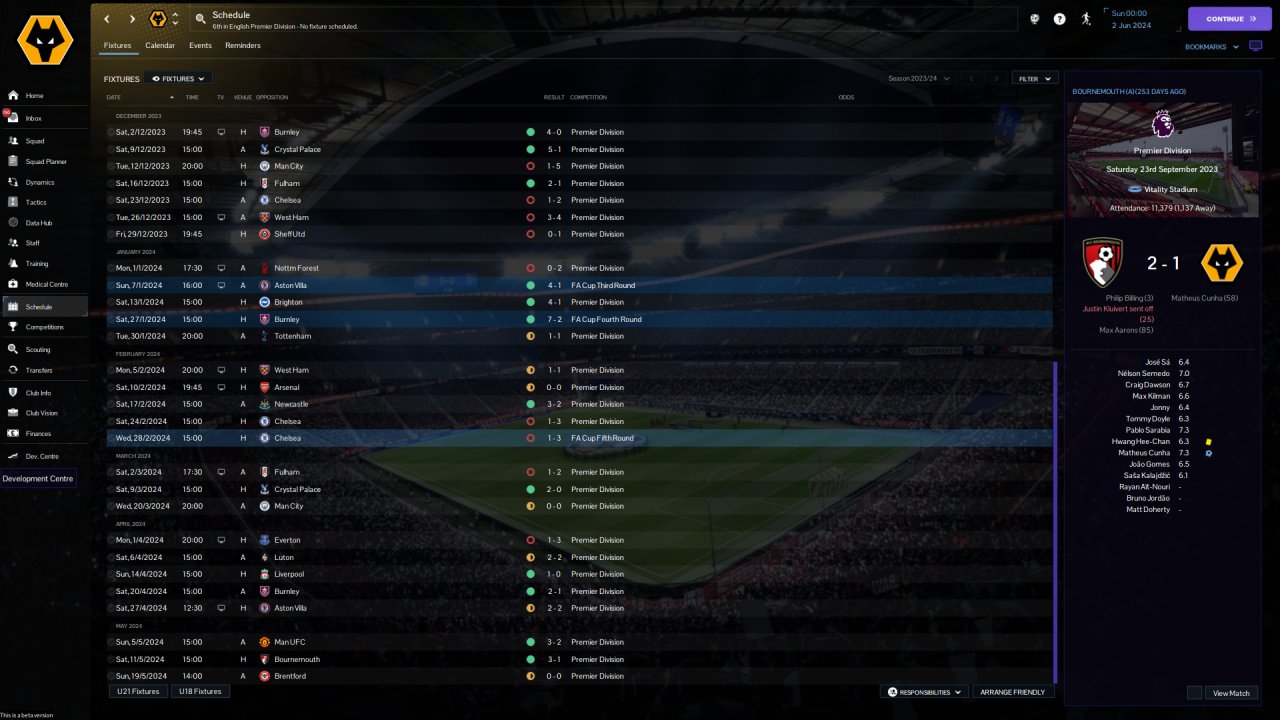Open the Responsibilities dropdown
Viewport: 1280px width, 720px height.
[925, 692]
